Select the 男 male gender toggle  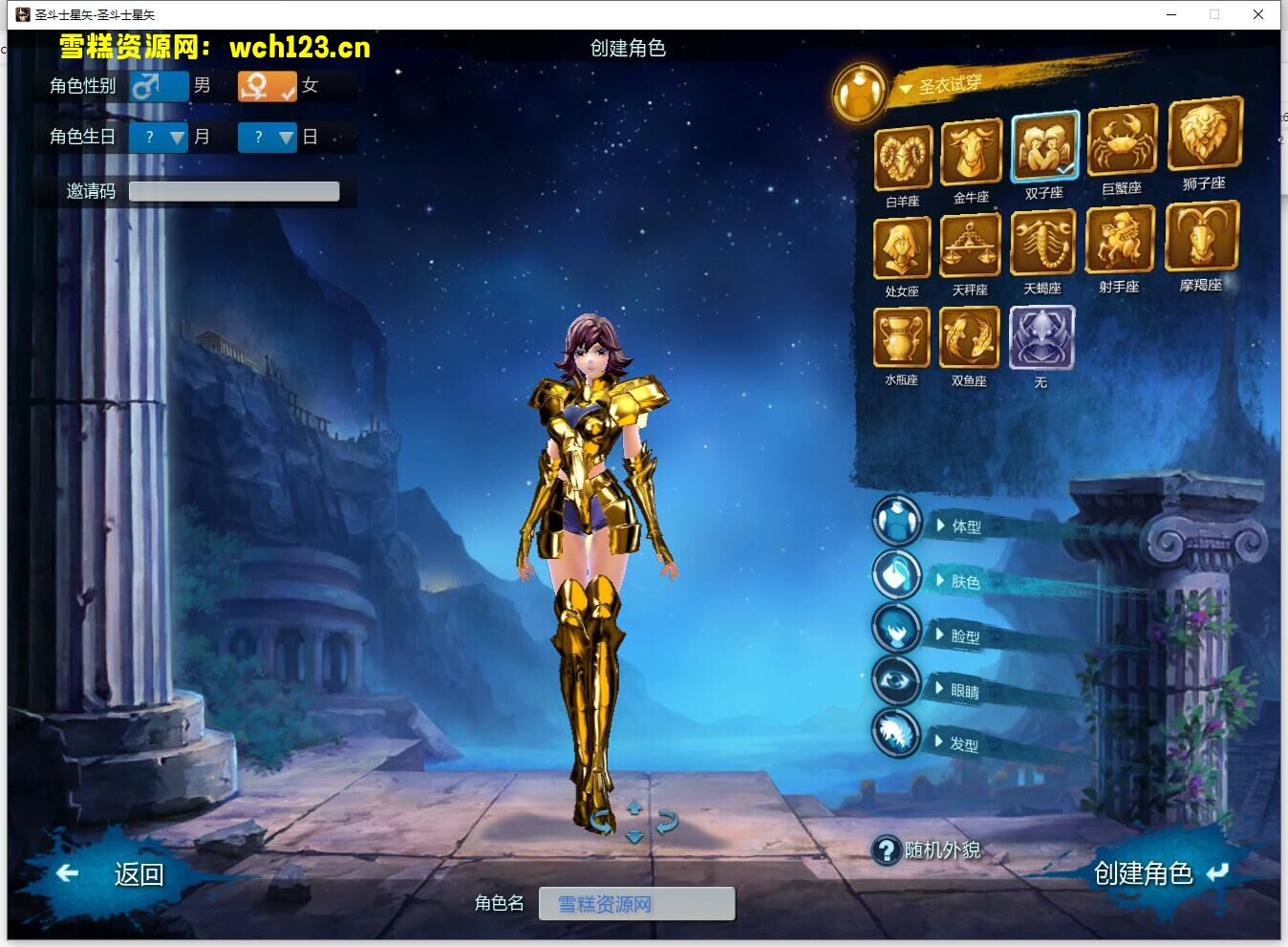pyautogui.click(x=159, y=86)
